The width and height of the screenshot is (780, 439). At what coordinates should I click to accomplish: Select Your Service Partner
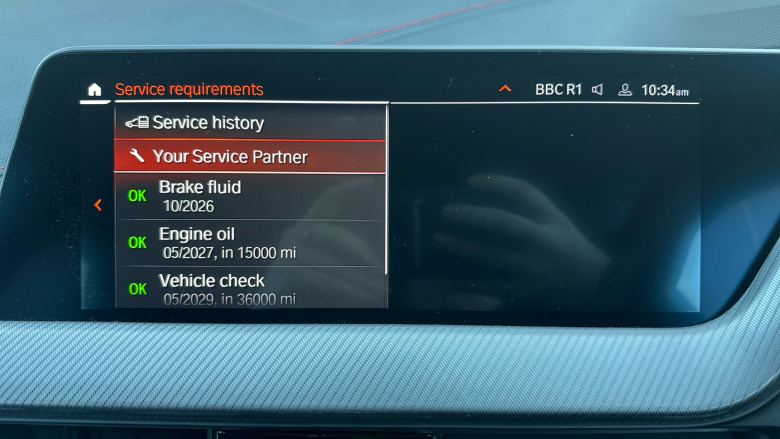pyautogui.click(x=249, y=157)
